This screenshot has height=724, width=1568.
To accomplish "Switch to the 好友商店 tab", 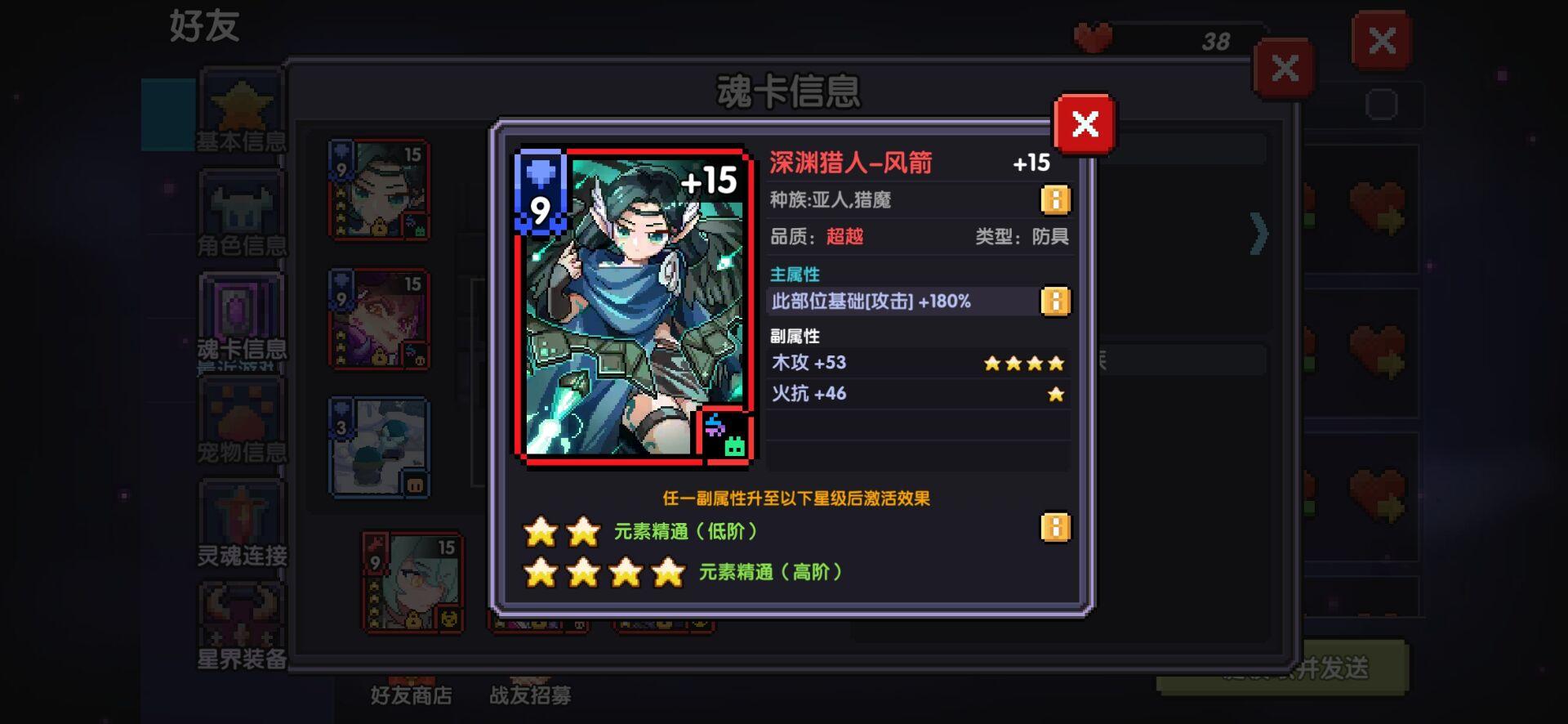I will coord(409,696).
